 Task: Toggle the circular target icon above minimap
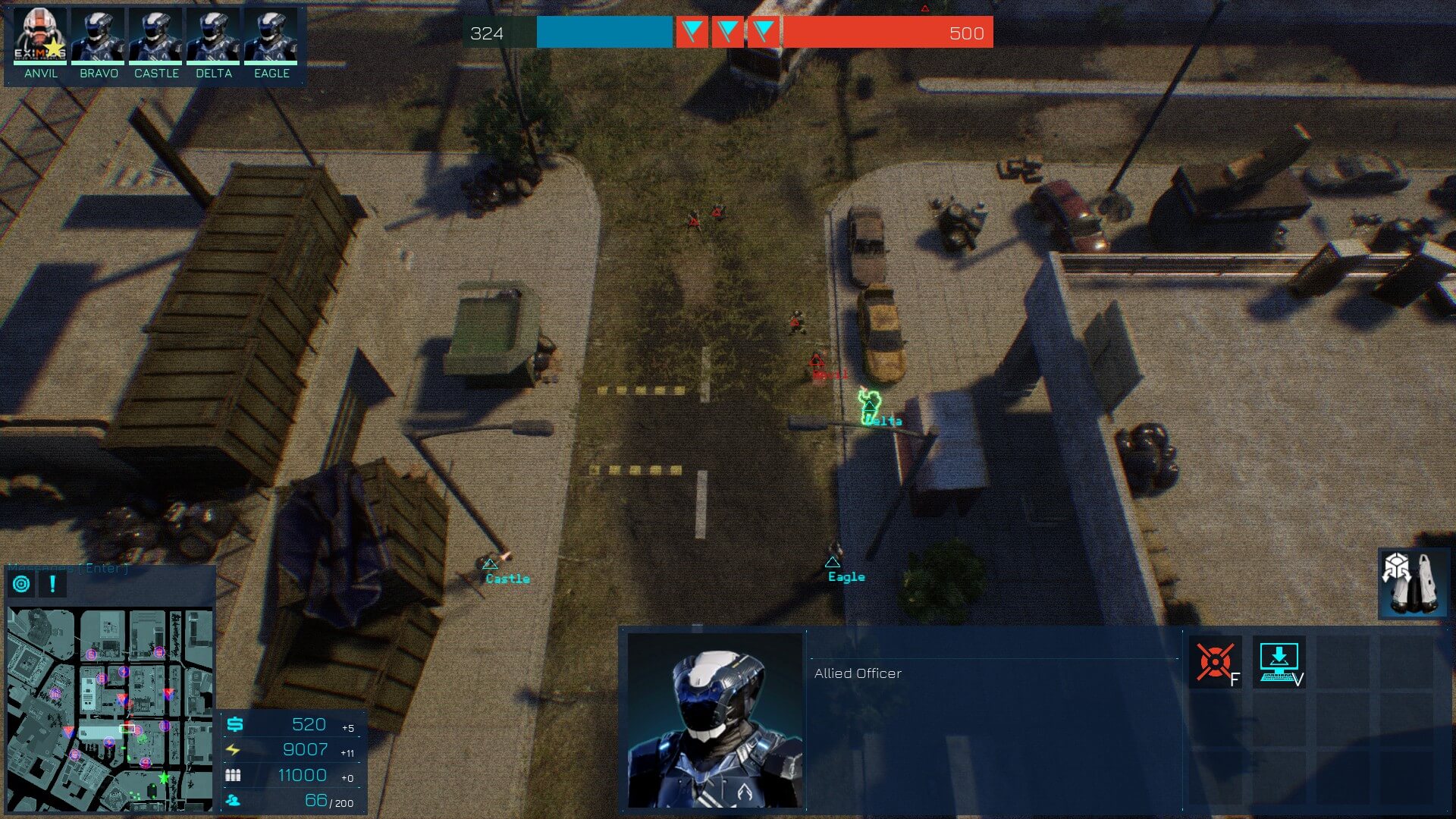[x=22, y=584]
